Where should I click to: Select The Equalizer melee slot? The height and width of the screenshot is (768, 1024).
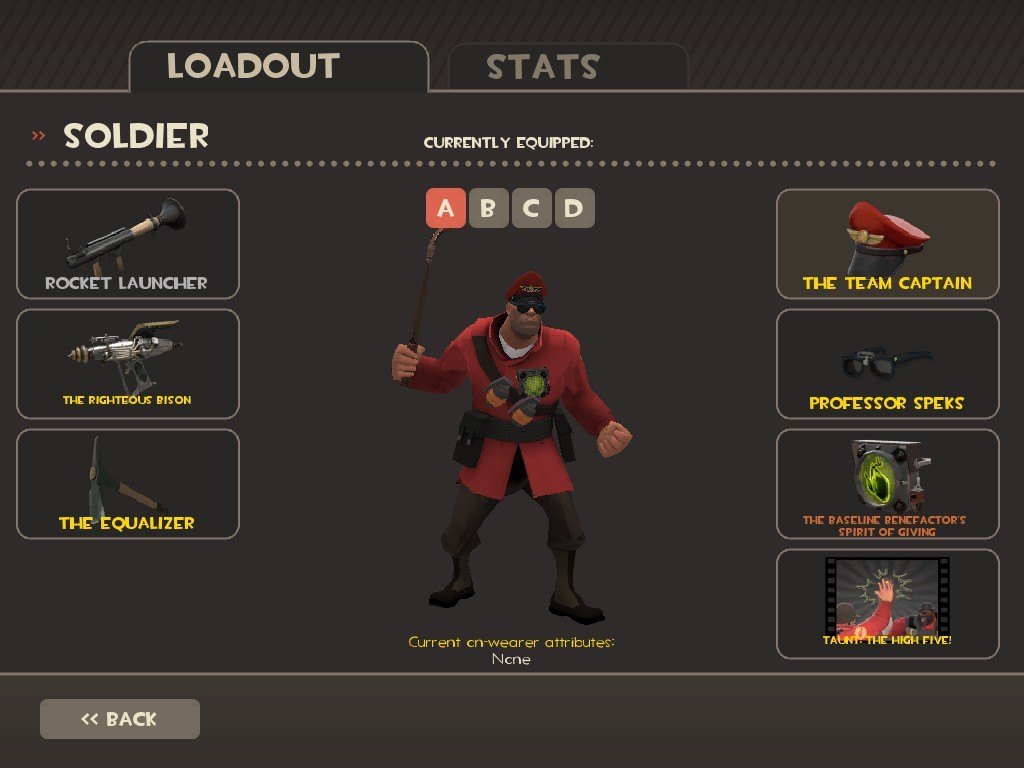pos(128,484)
